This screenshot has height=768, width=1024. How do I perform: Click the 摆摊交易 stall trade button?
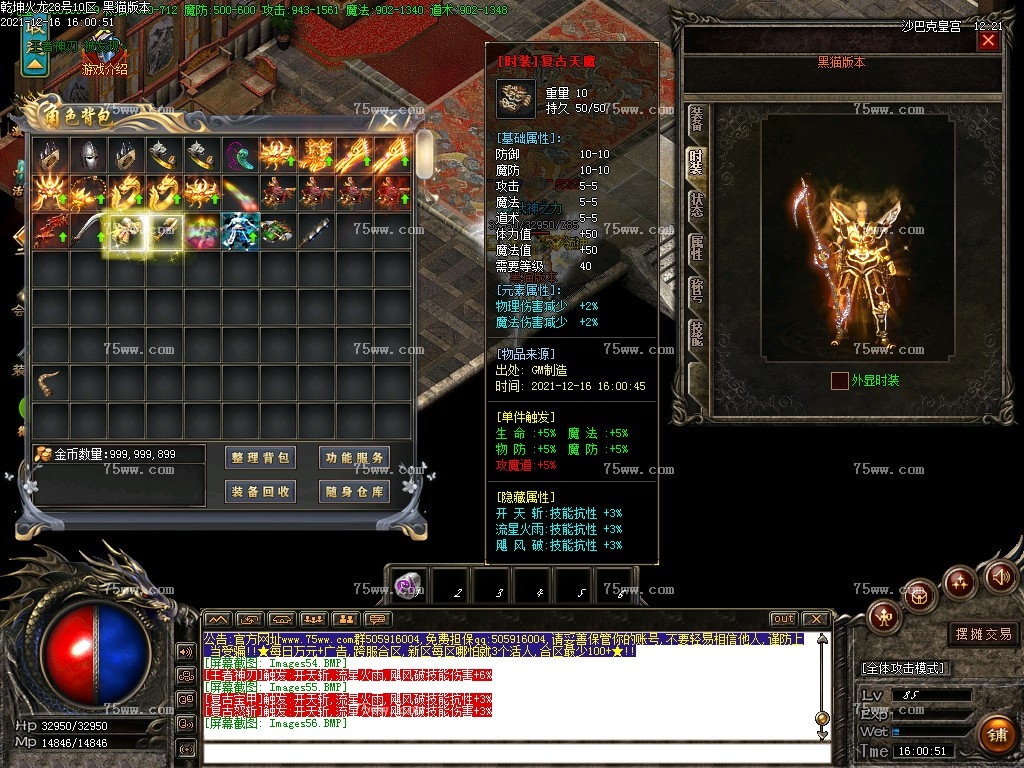click(983, 634)
